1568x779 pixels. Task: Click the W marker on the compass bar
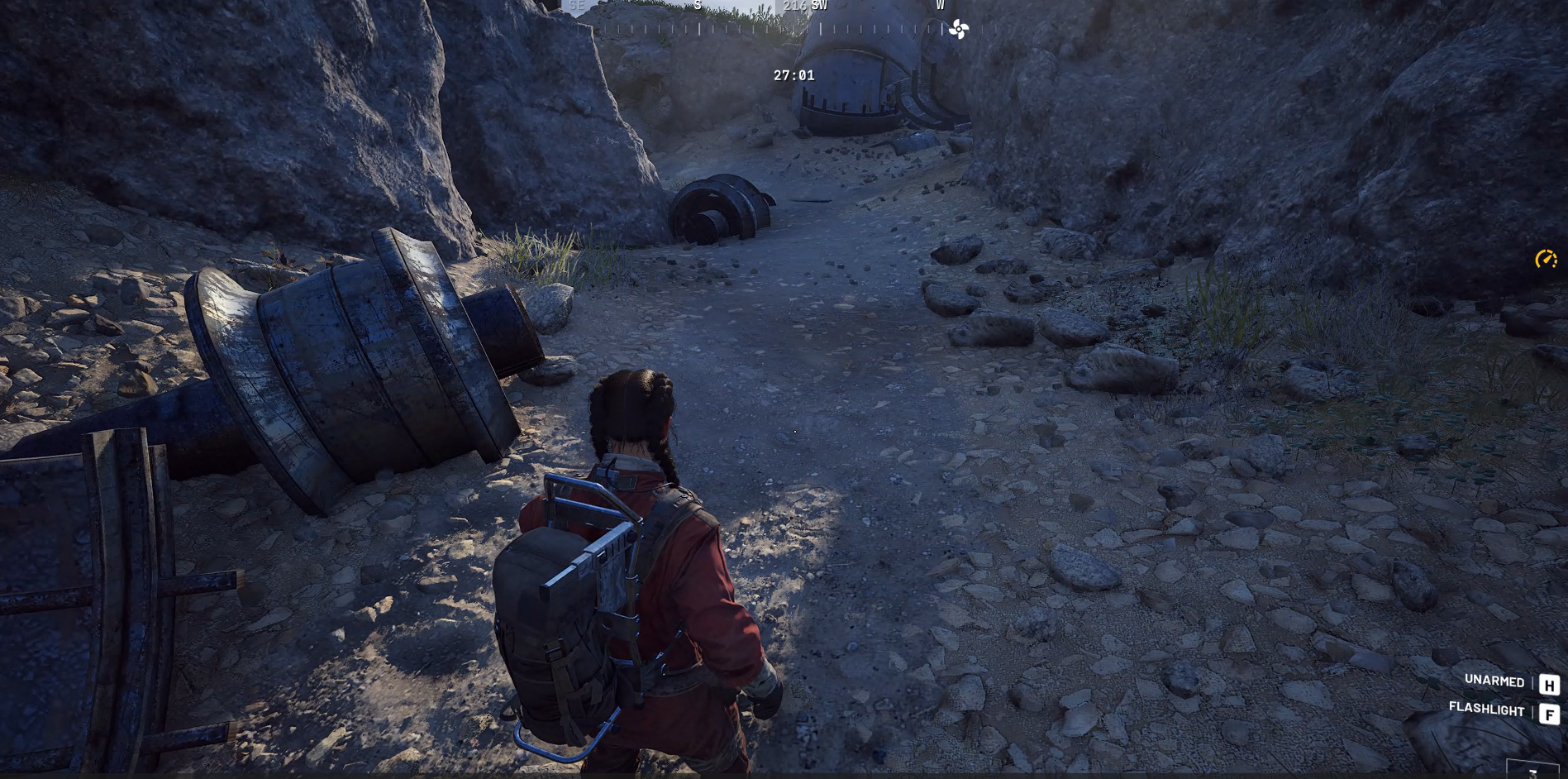point(939,6)
